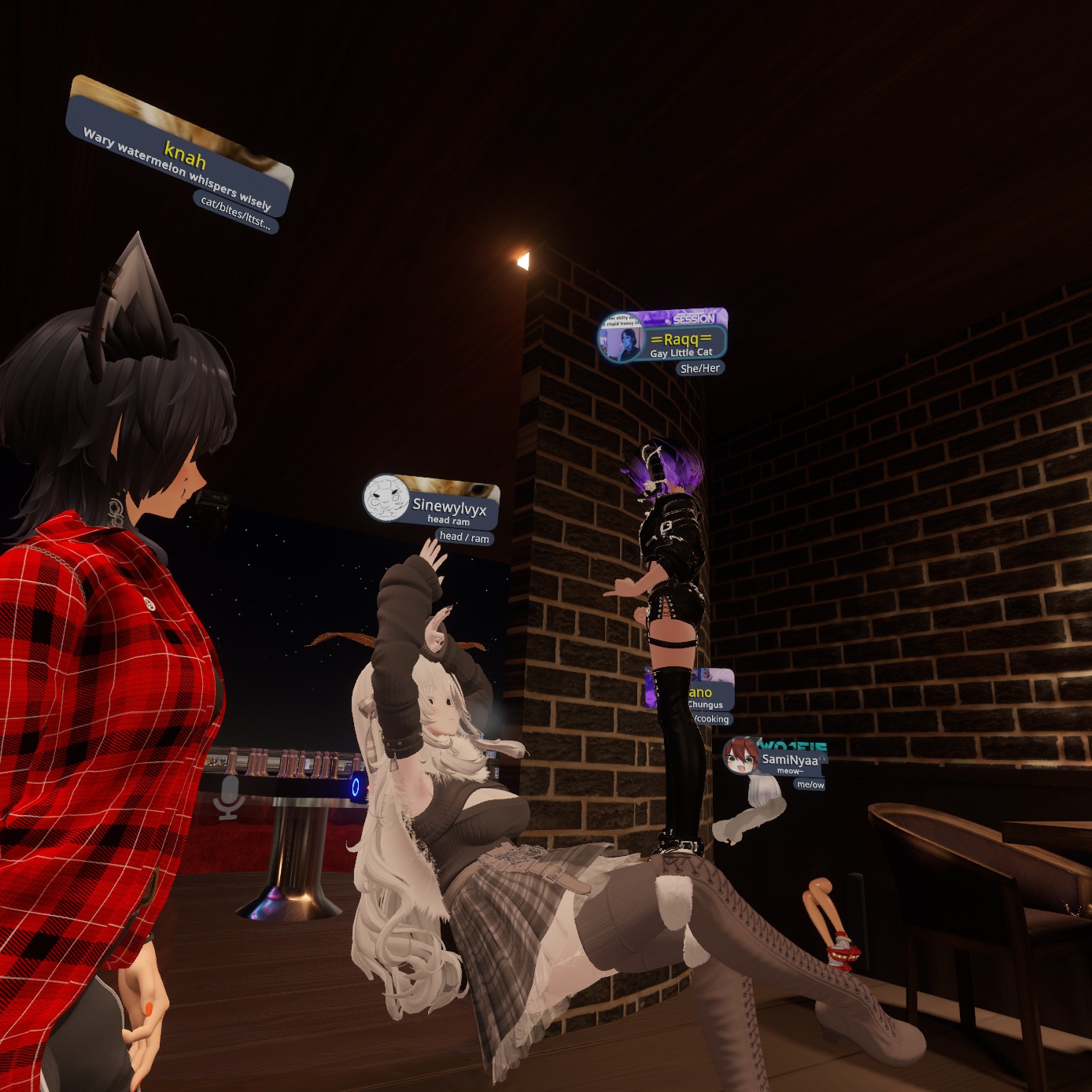The height and width of the screenshot is (1092, 1092).
Task: Toggle the microphone HUD icon
Action: [x=229, y=797]
